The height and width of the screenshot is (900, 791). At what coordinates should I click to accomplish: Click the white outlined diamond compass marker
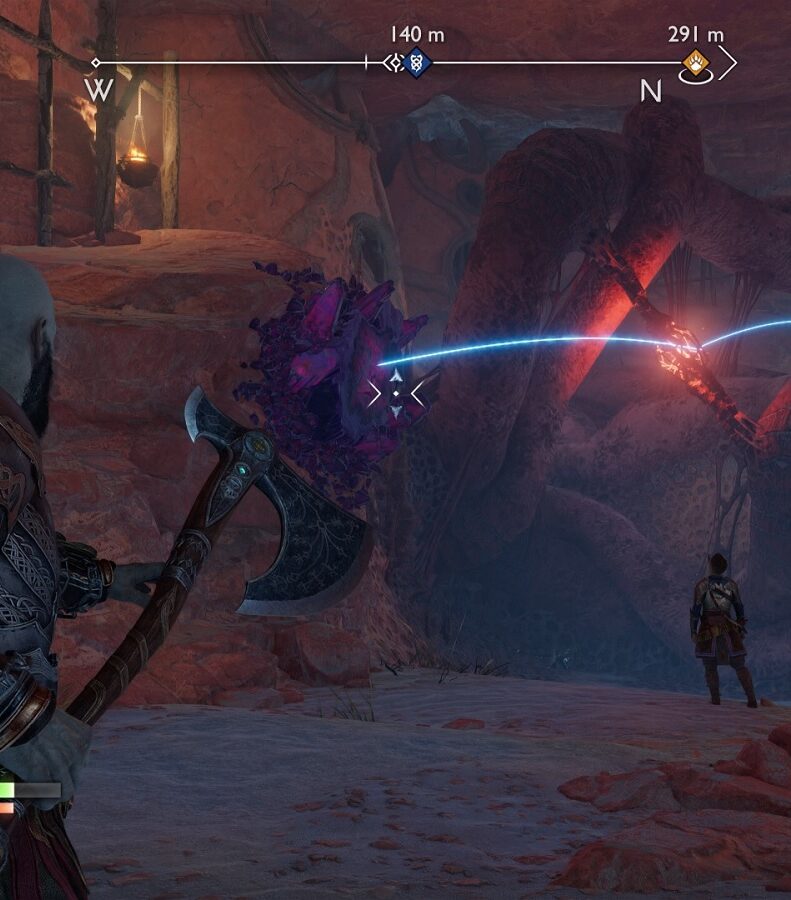(396, 63)
